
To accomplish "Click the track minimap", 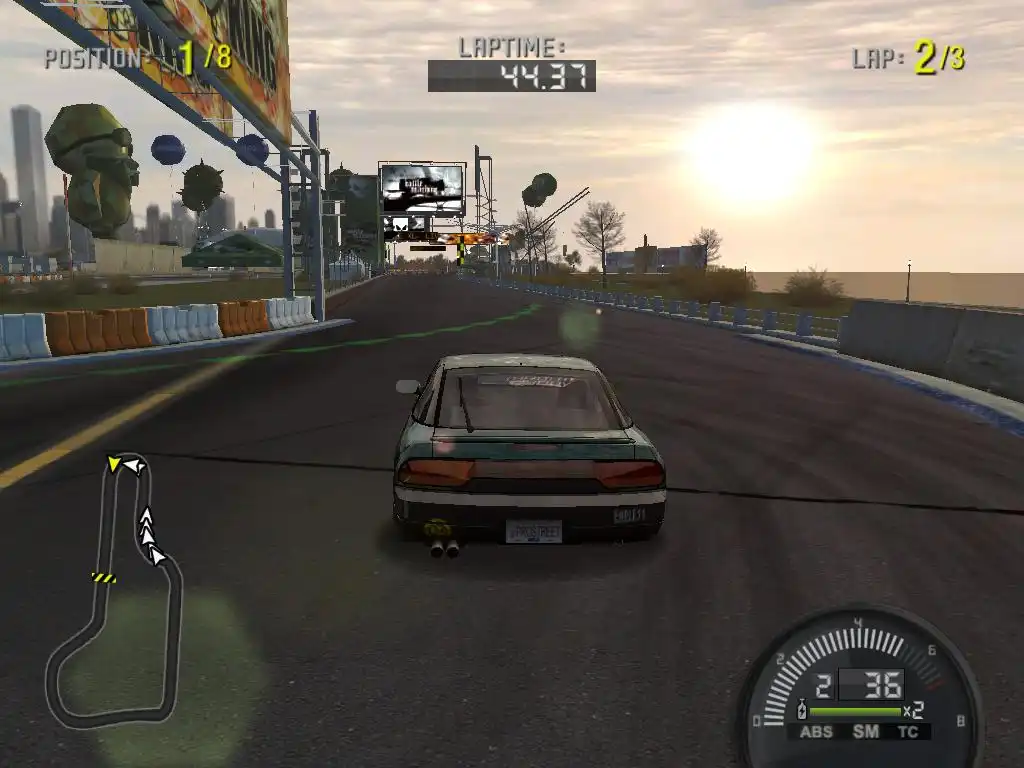I will tap(114, 590).
